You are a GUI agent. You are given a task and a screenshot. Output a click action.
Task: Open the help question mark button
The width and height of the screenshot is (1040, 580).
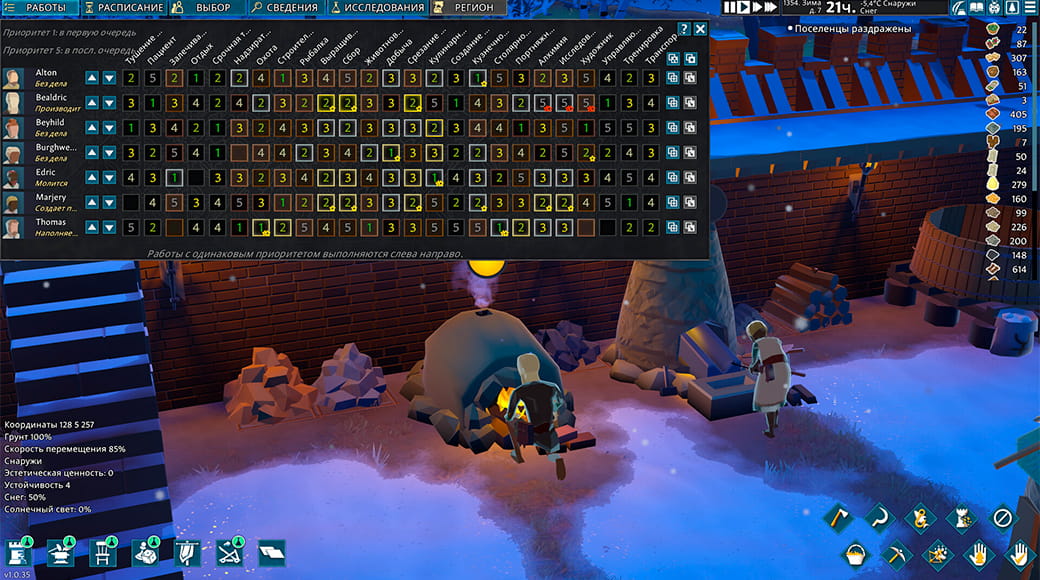[x=684, y=29]
